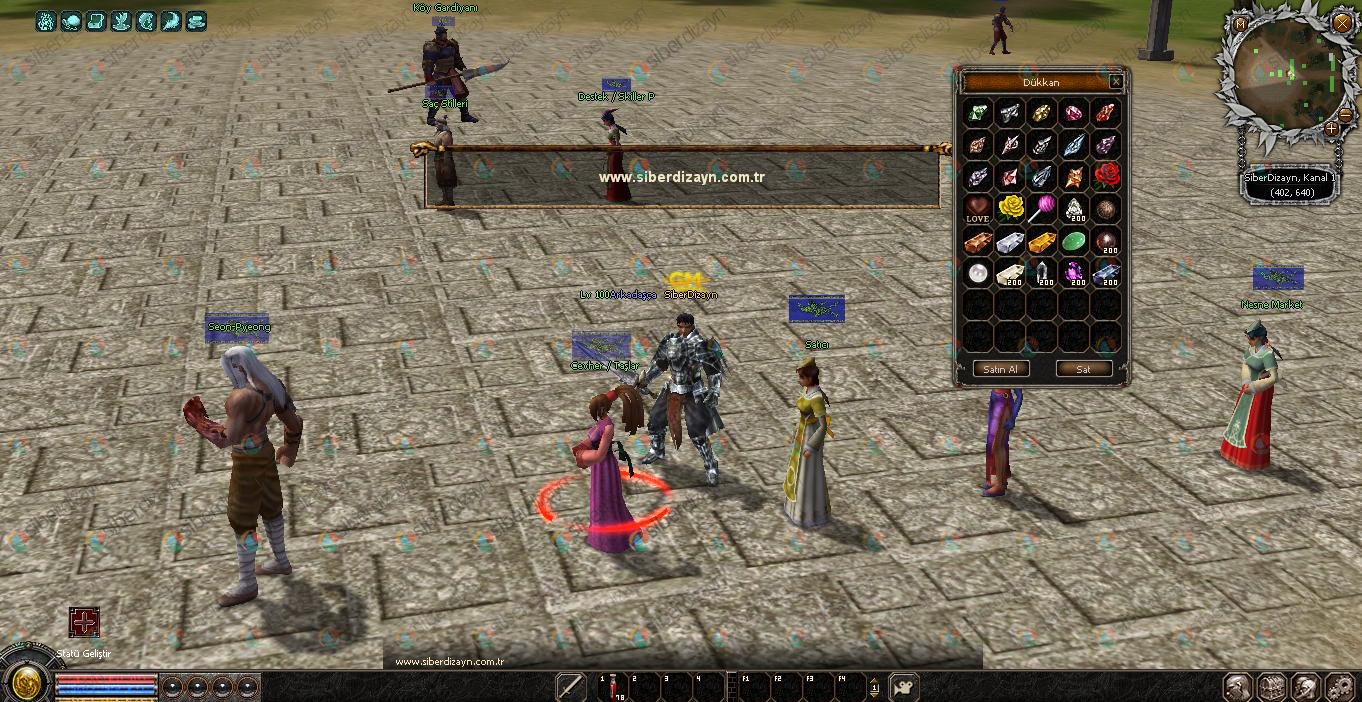Open the large map with the M button
1362x702 pixels.
1240,22
